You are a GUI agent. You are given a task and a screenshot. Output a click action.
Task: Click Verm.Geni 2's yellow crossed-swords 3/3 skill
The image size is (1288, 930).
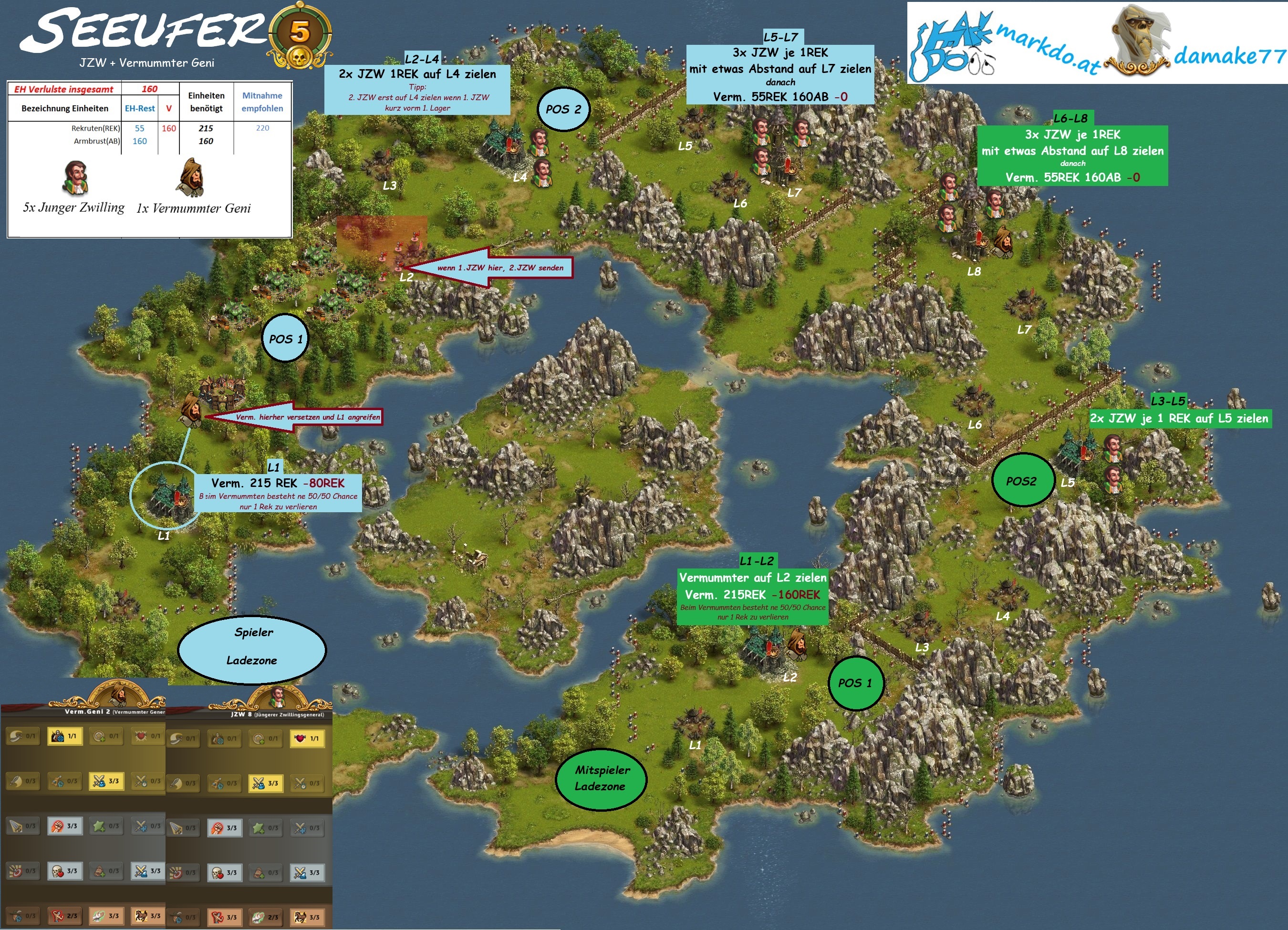(x=105, y=781)
